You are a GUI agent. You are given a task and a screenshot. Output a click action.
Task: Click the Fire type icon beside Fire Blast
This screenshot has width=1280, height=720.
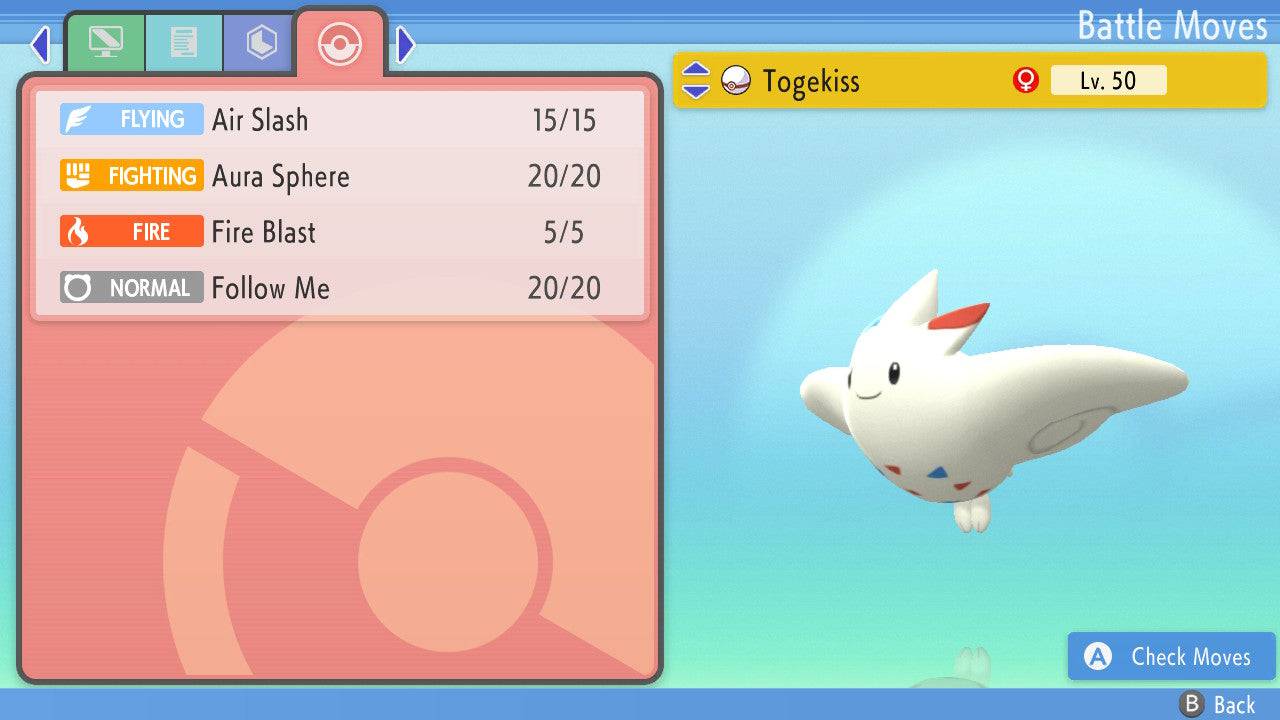(x=131, y=231)
